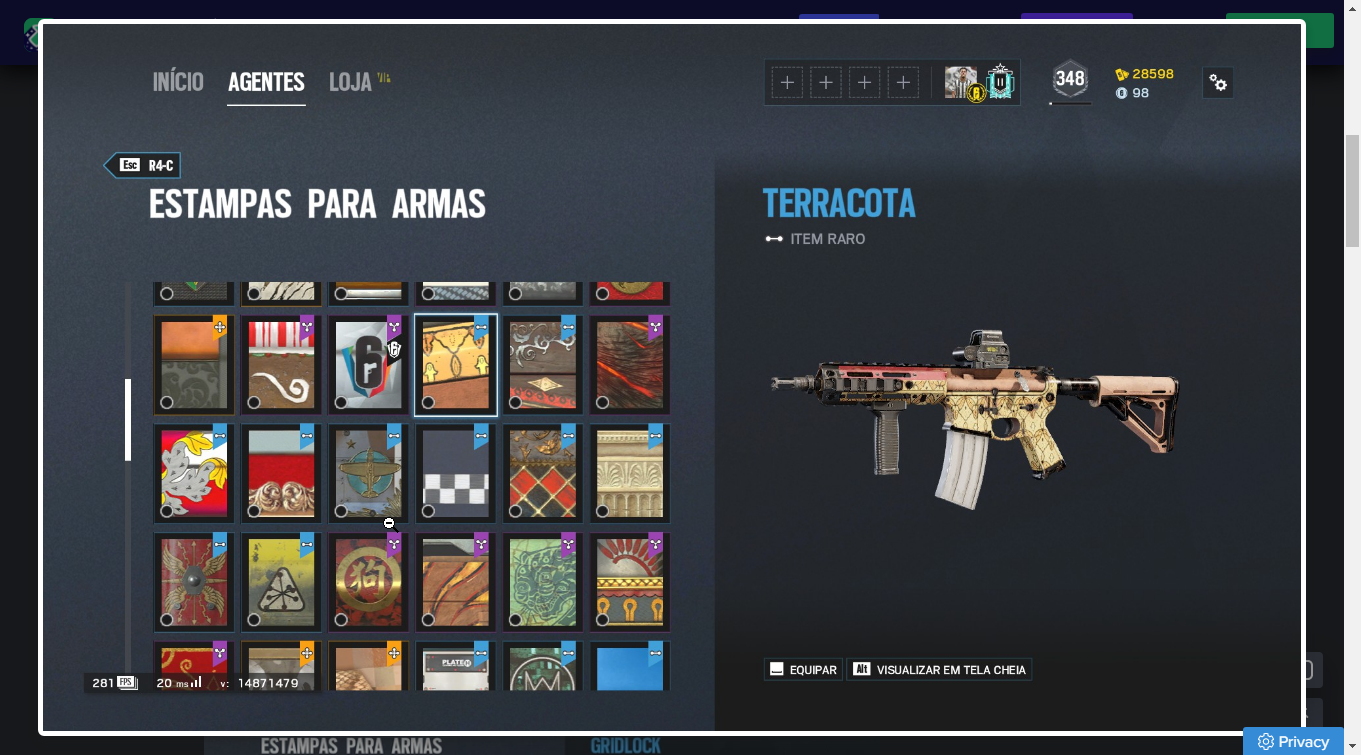Select the cream carved column skin

[x=629, y=473]
